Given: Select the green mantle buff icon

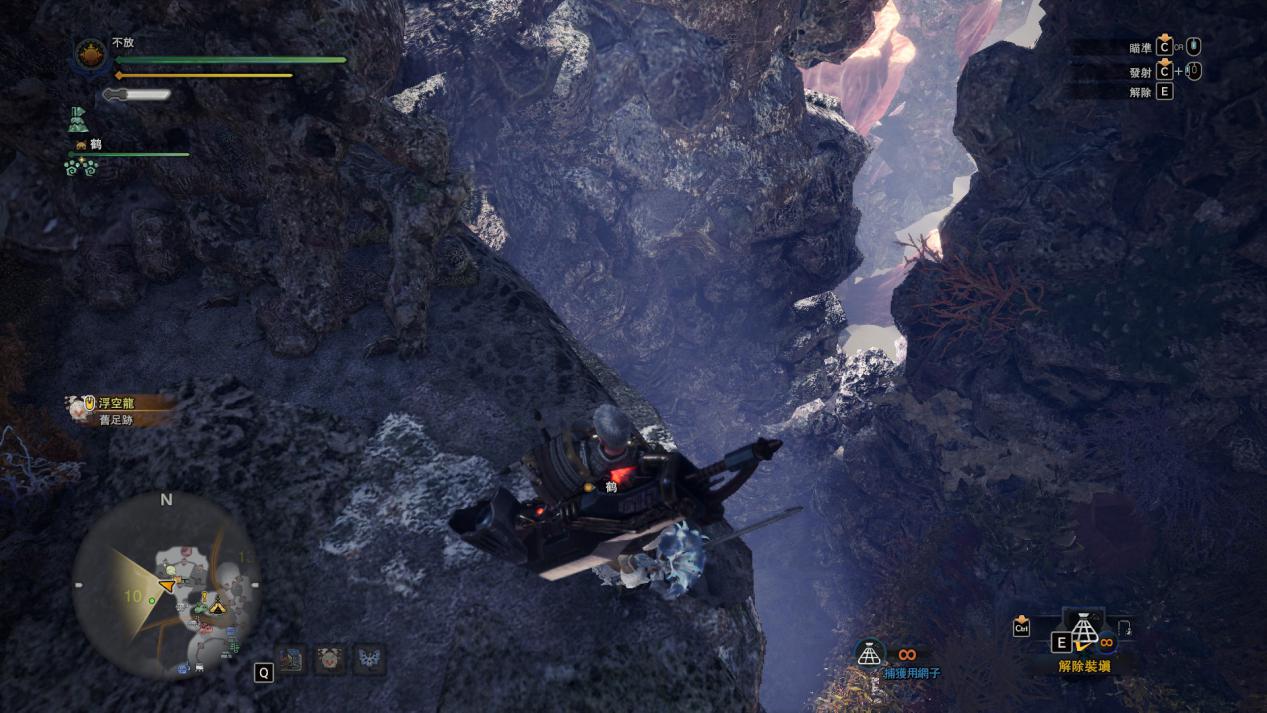Looking at the screenshot, I should [80, 120].
